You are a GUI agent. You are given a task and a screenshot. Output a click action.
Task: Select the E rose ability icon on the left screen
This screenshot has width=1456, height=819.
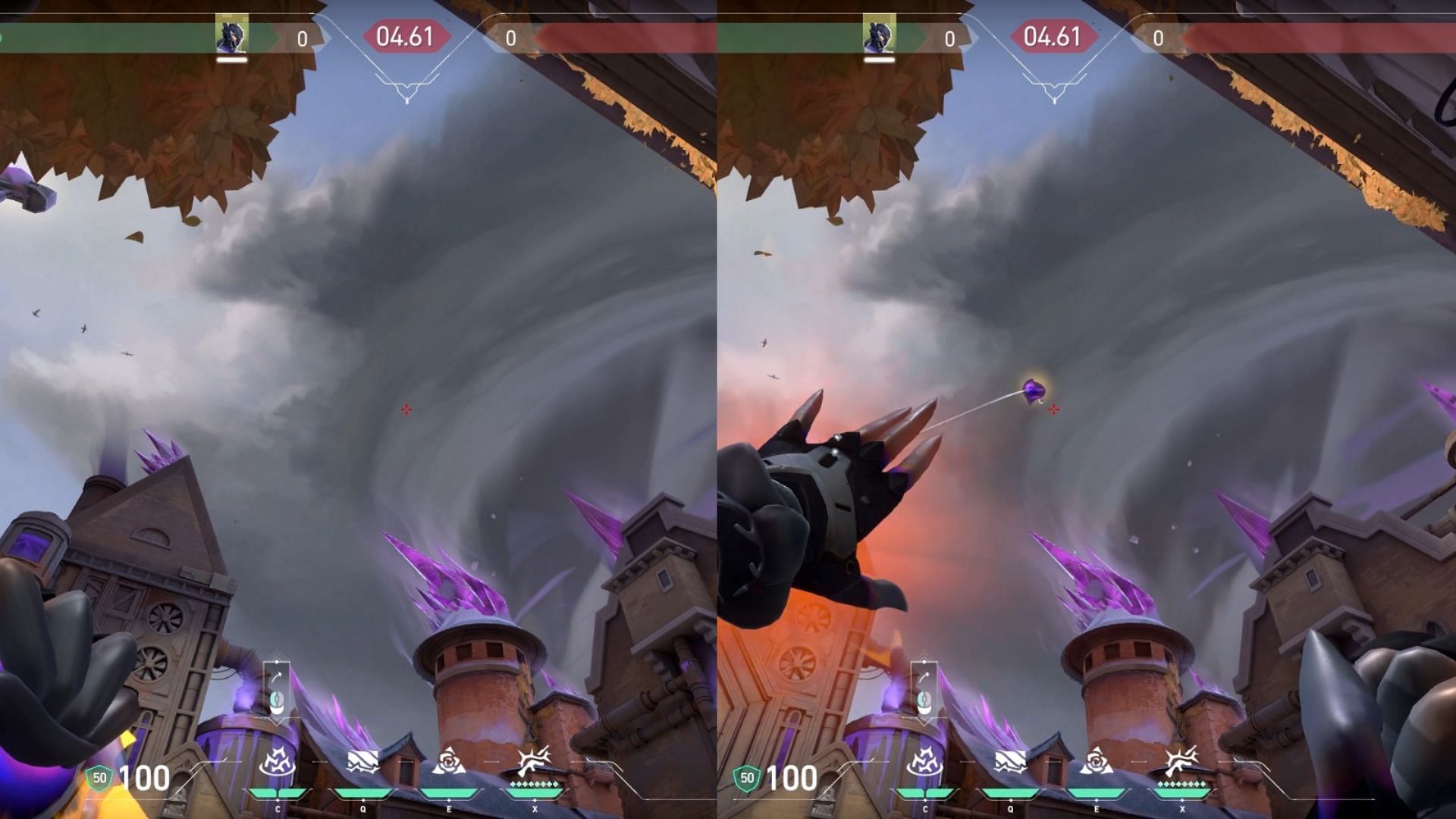pos(449,761)
